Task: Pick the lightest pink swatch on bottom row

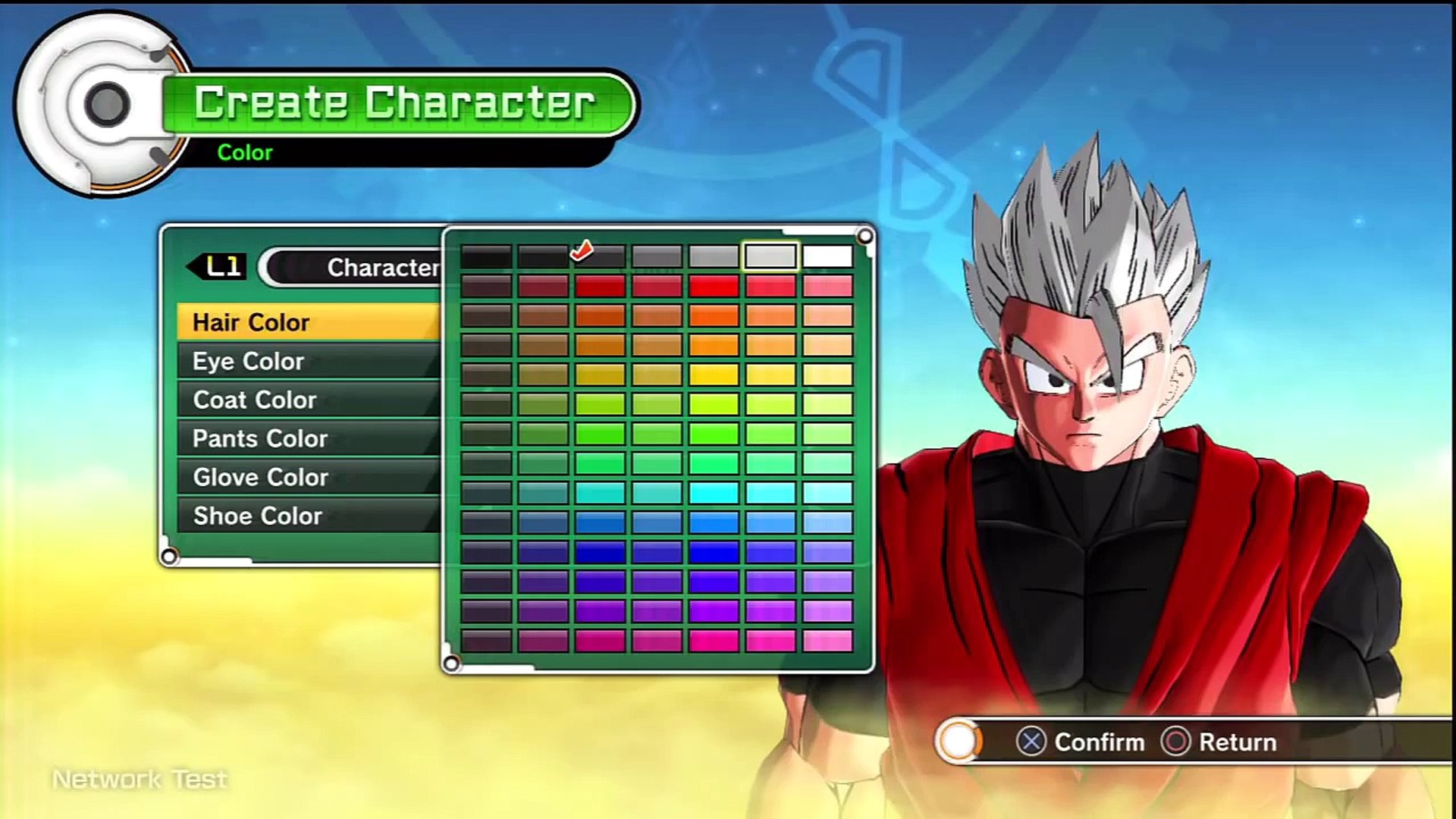Action: pos(827,641)
